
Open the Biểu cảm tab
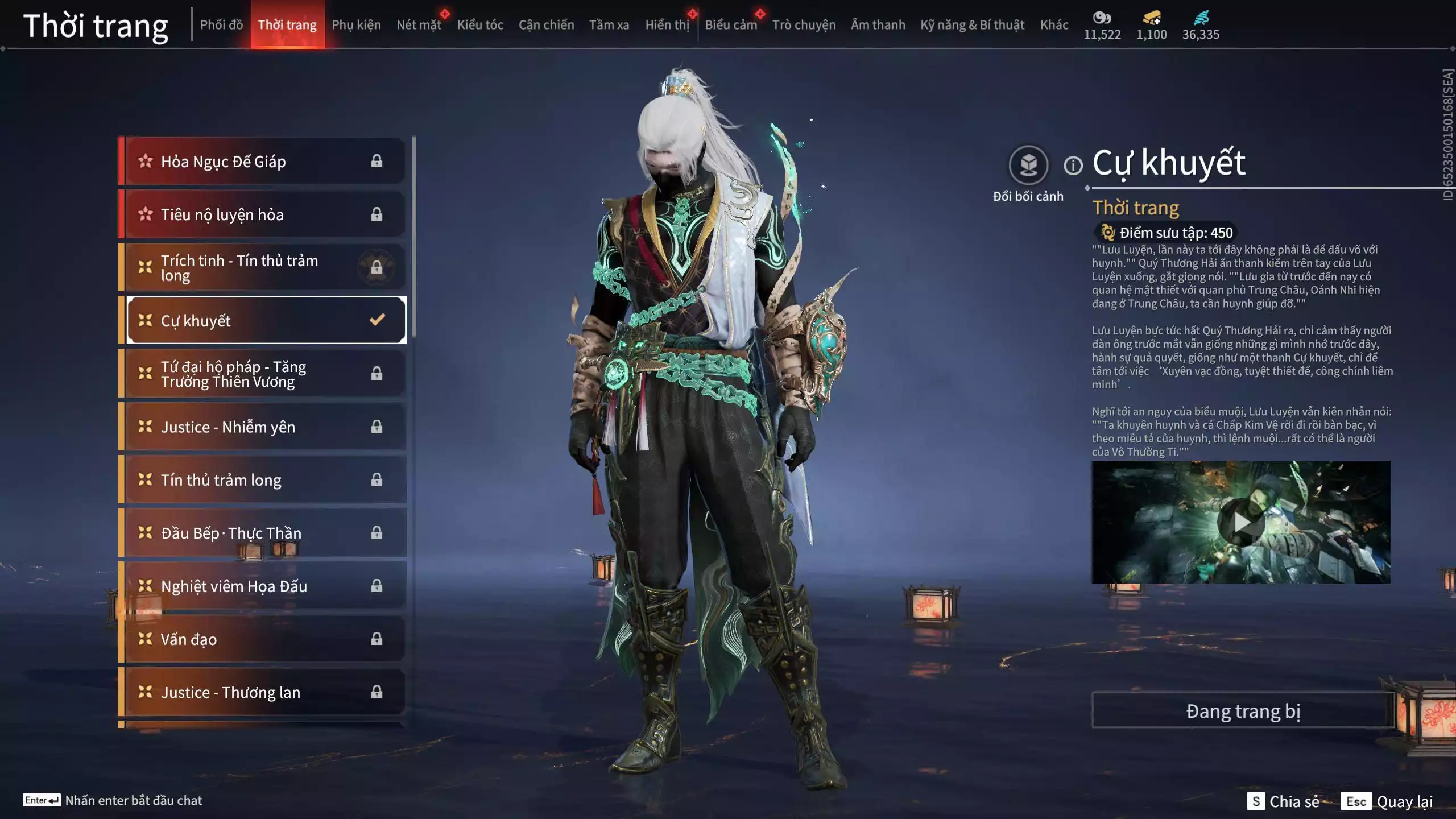coord(730,25)
